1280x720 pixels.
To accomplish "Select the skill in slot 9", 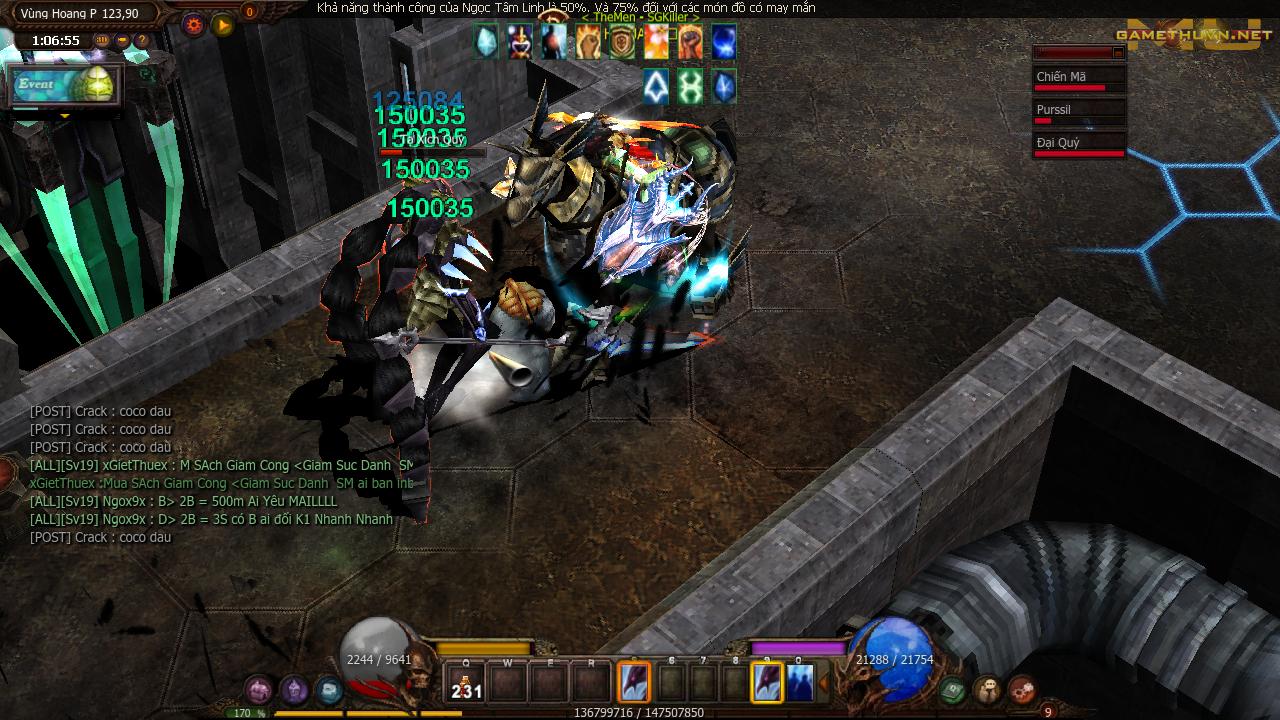I will pyautogui.click(x=767, y=683).
